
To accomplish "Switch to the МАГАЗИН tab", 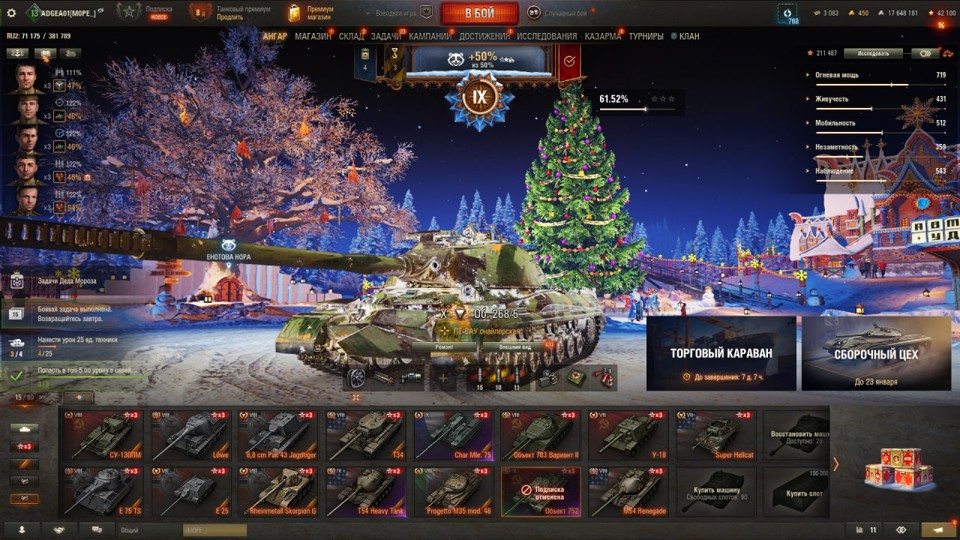I will 313,36.
